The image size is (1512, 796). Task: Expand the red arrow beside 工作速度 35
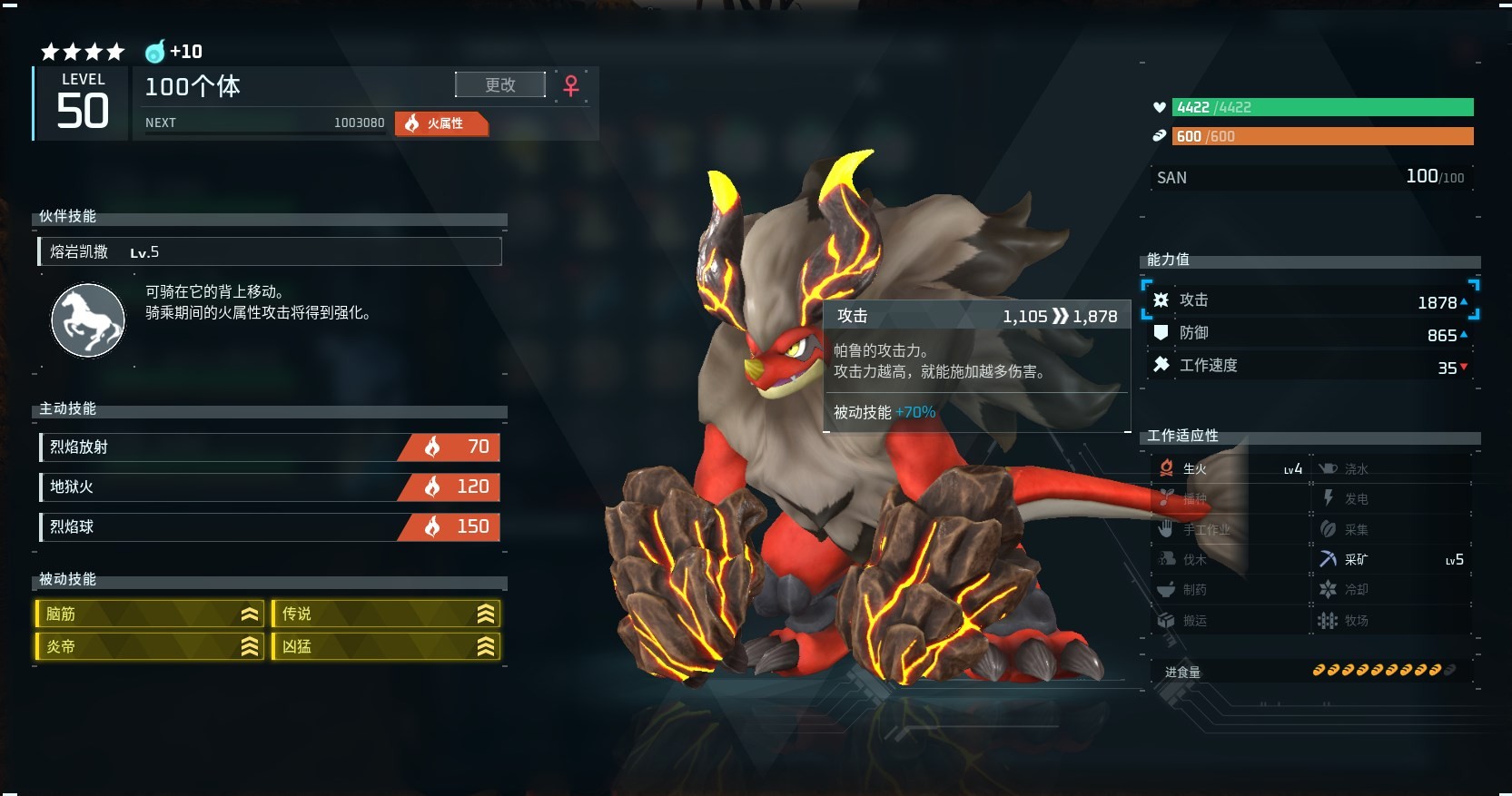[x=1461, y=368]
